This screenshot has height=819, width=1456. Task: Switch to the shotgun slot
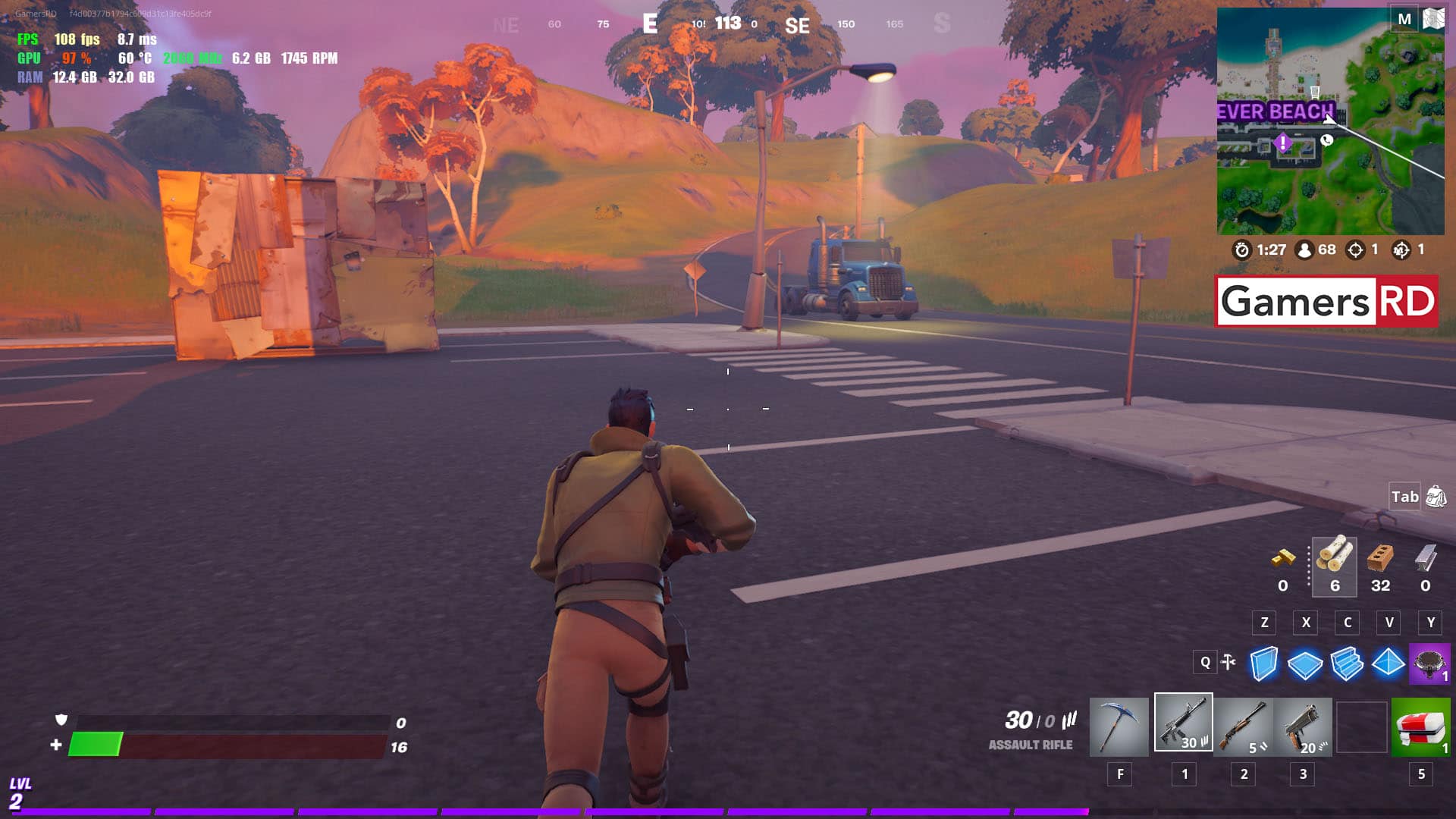click(x=1244, y=727)
